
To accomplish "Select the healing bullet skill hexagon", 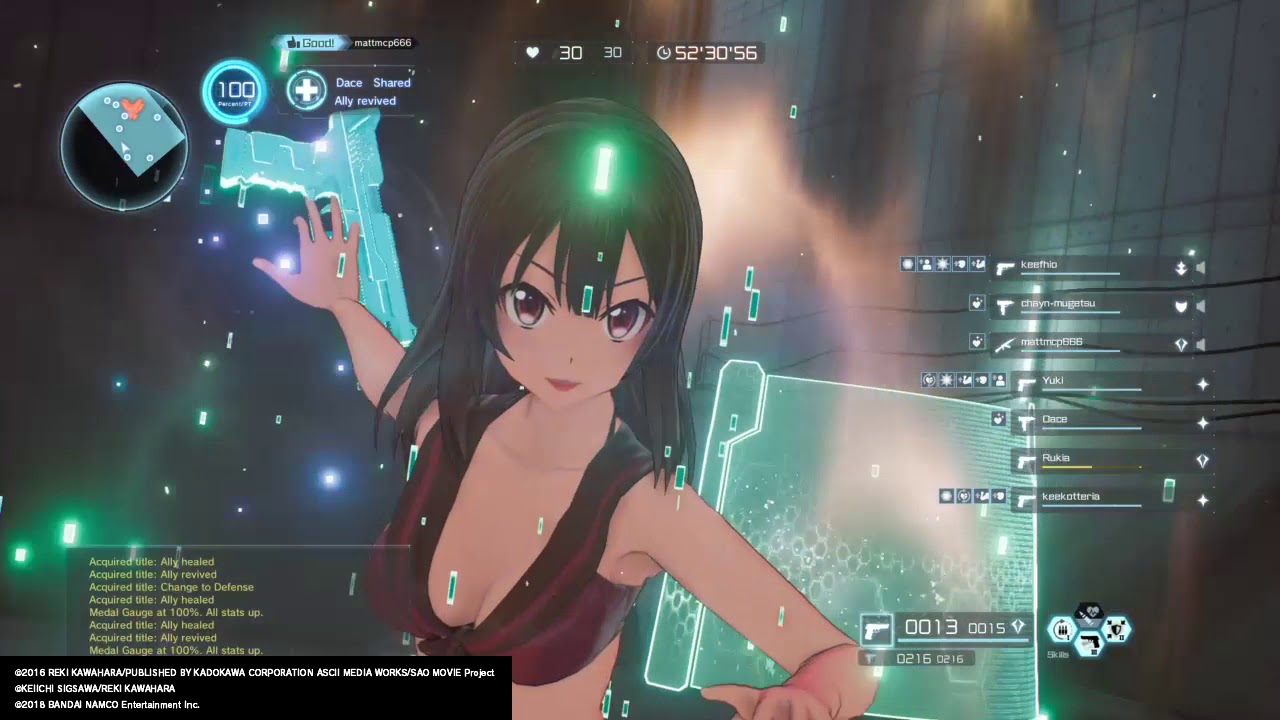I will pos(1089,614).
